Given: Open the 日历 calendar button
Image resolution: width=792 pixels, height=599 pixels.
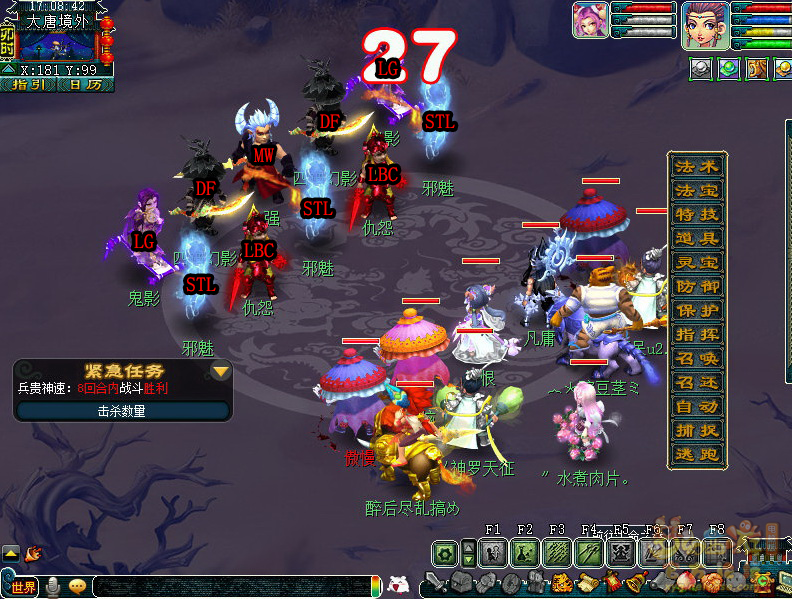Looking at the screenshot, I should (x=85, y=85).
